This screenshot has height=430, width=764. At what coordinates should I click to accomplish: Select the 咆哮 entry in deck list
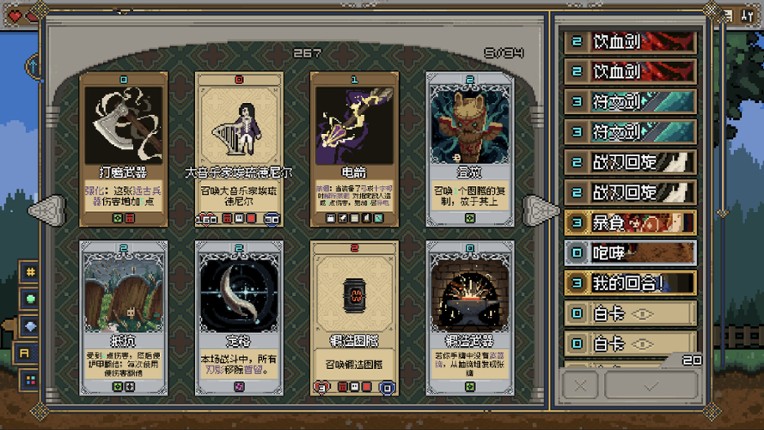(631, 252)
